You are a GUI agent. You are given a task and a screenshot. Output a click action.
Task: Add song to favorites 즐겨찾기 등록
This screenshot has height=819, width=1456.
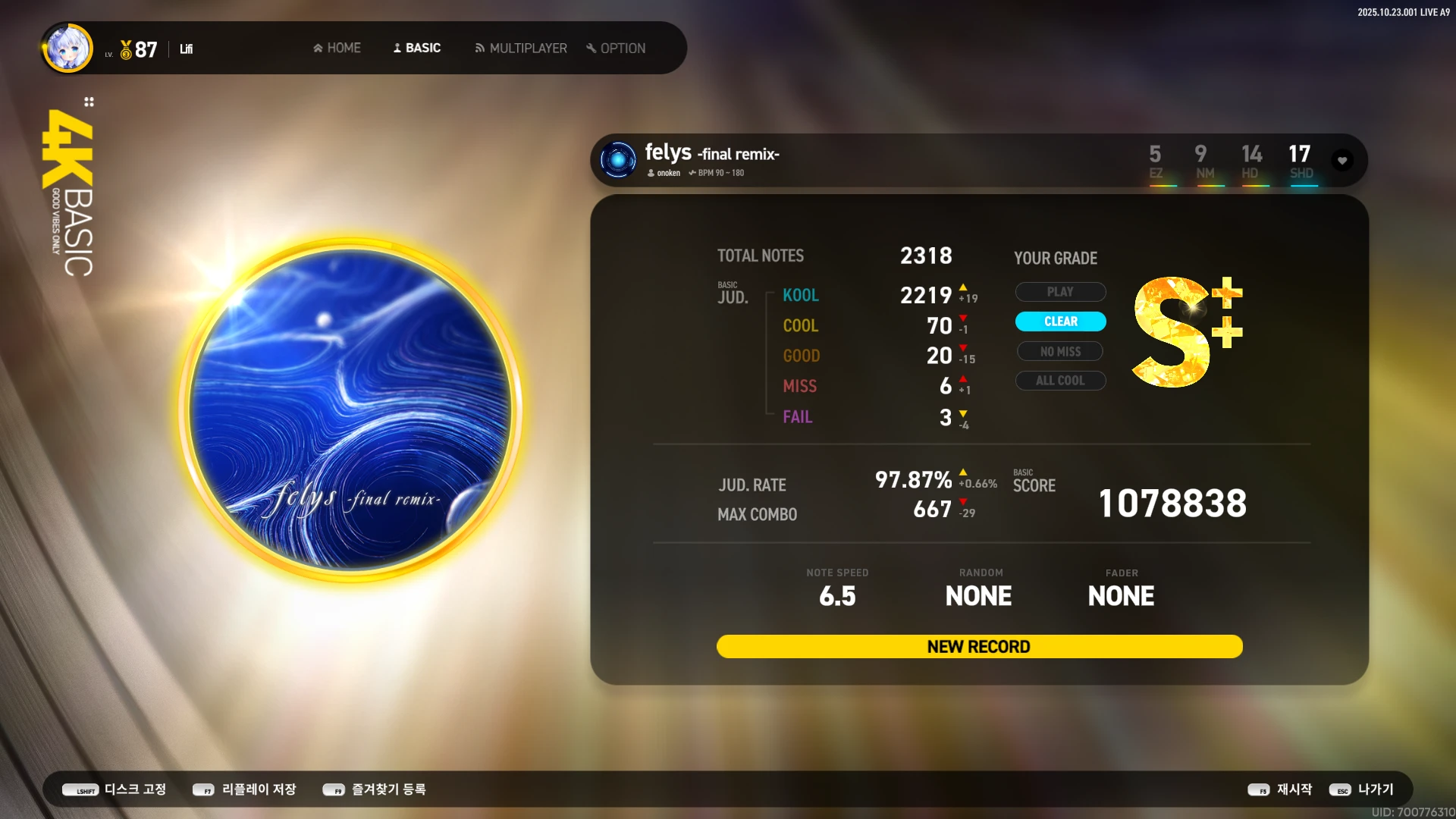coord(375,789)
